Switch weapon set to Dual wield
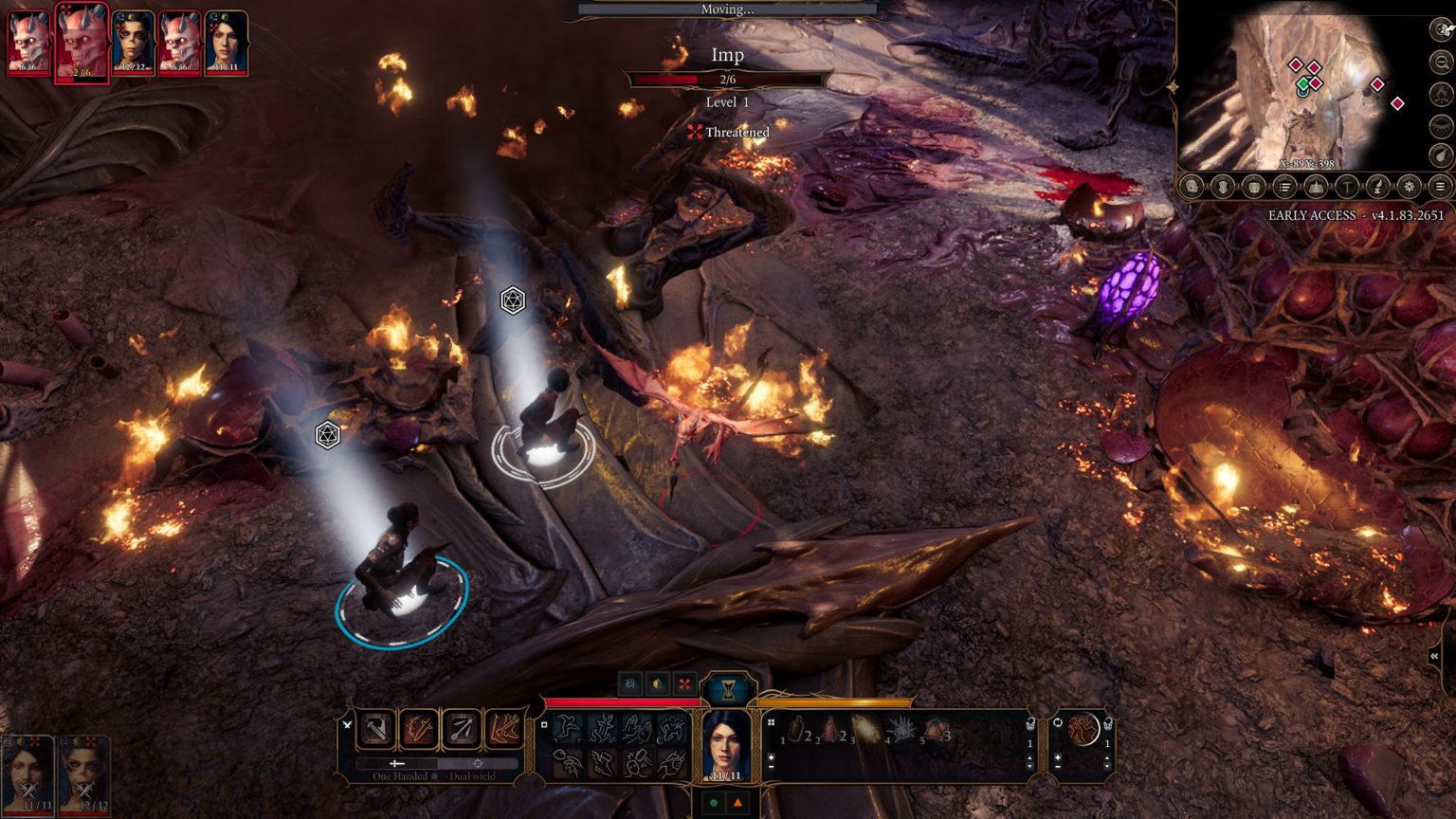This screenshot has width=1456, height=819. (x=478, y=764)
